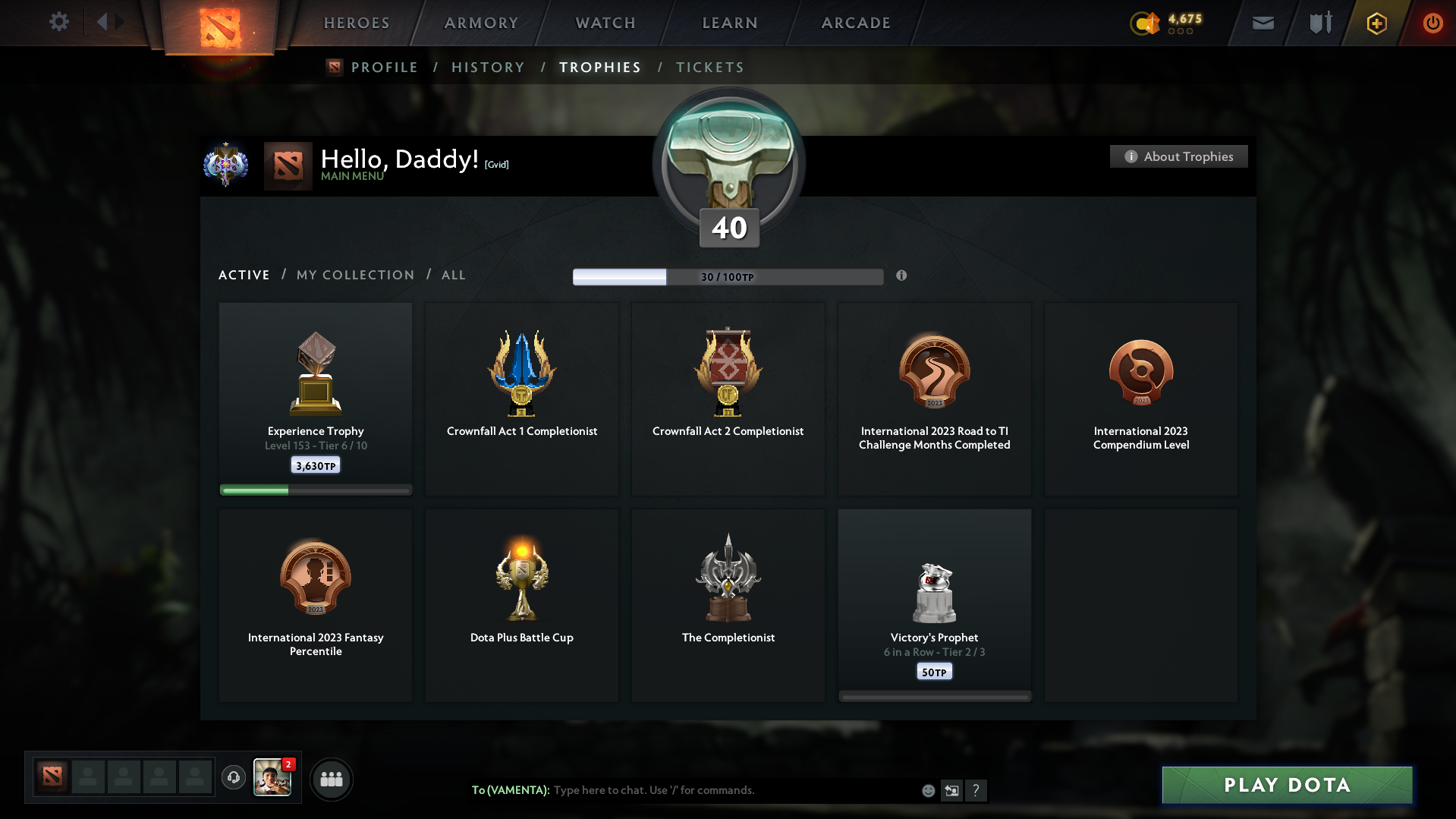The image size is (1456, 819).
Task: Open Dota Plus via the gold hexagon icon
Action: point(1376,23)
